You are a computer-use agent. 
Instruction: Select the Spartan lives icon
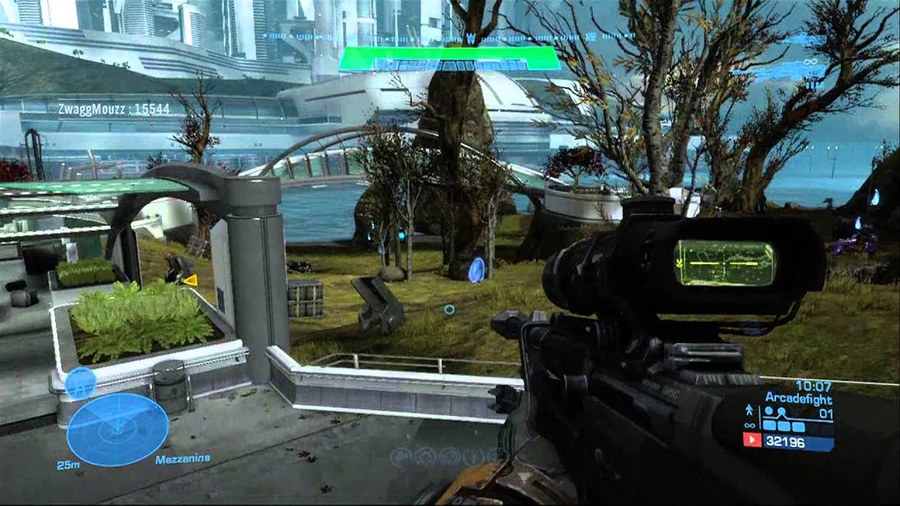(749, 410)
